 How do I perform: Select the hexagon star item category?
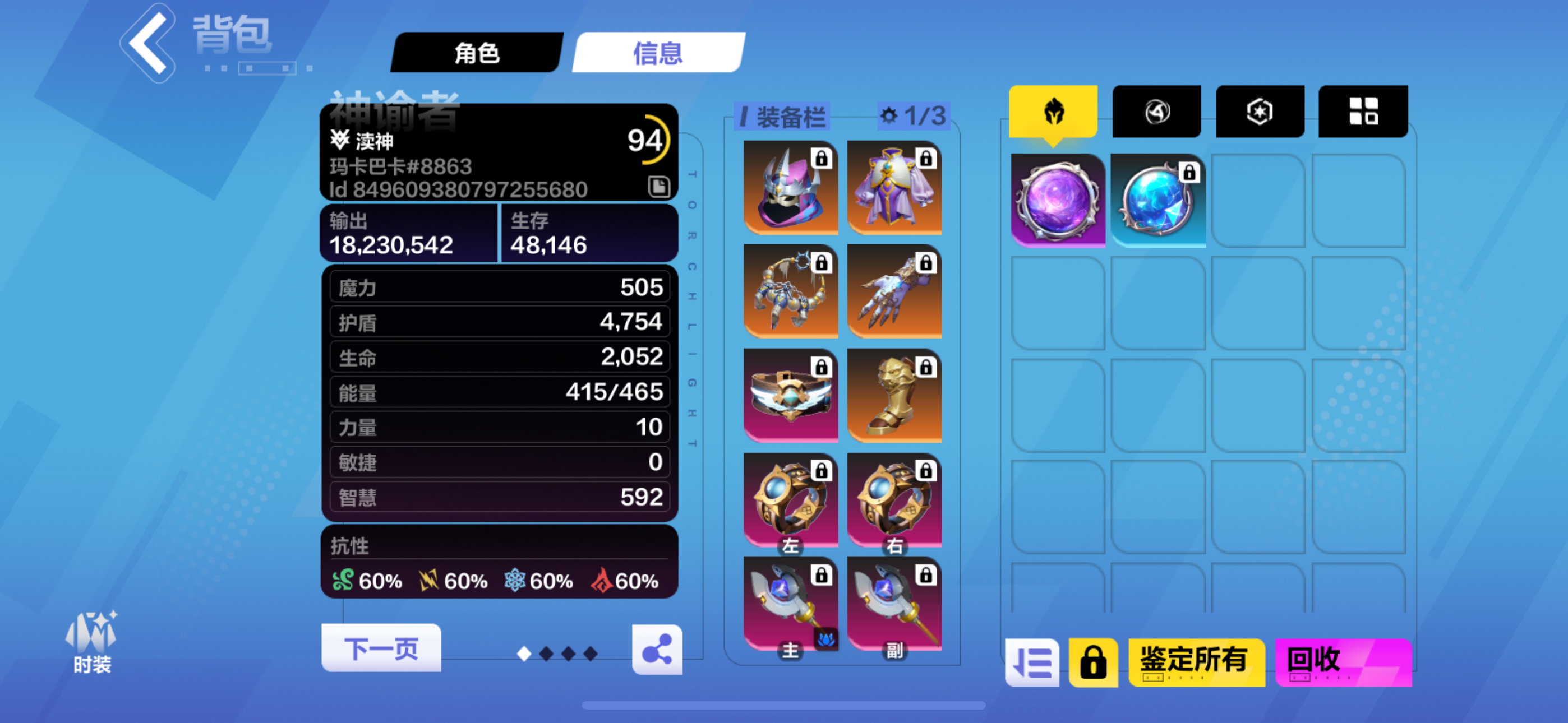click(x=1260, y=111)
